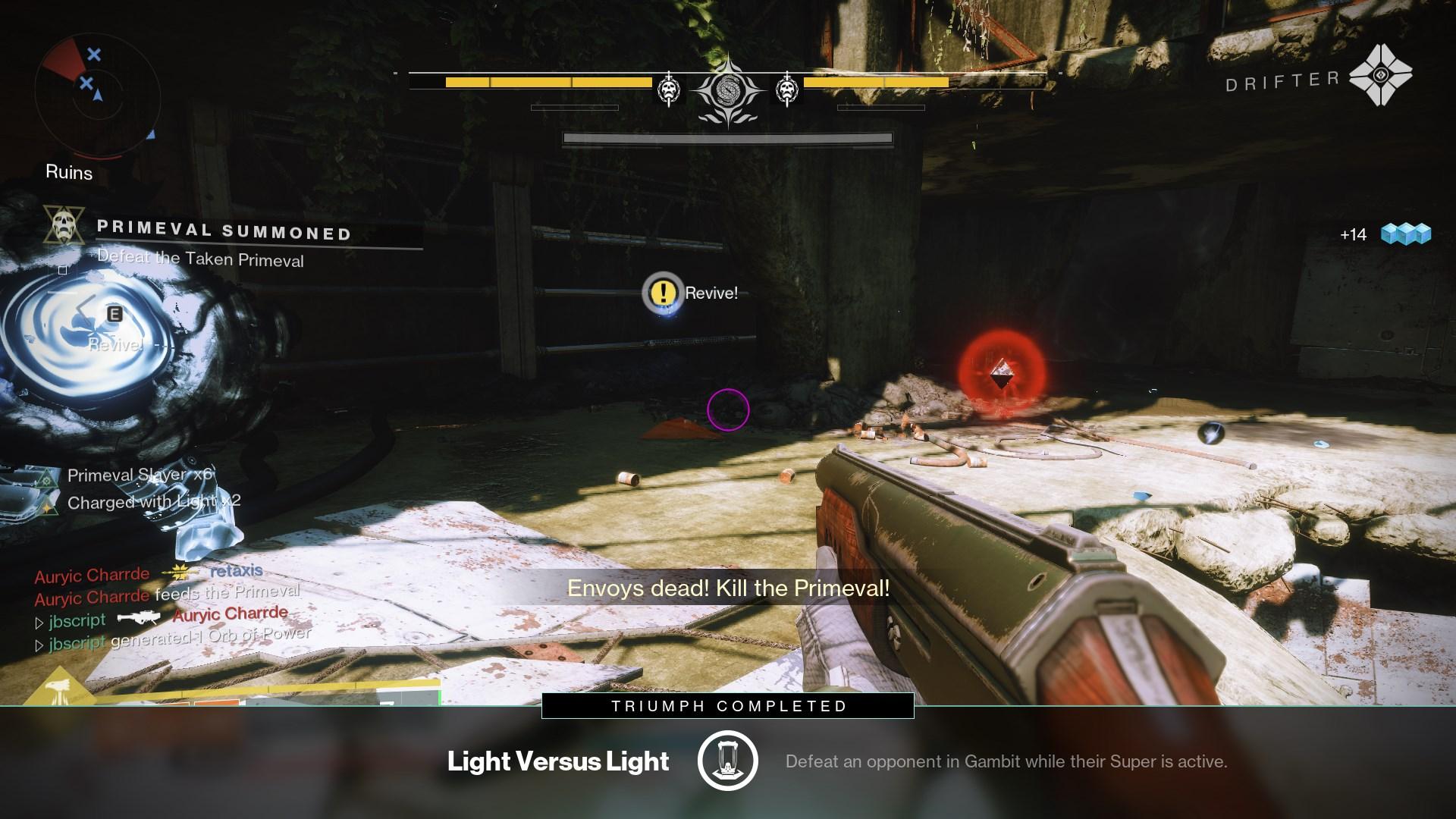This screenshot has width=1456, height=819.
Task: Click the Triumph Completed banner
Action: coord(728,706)
